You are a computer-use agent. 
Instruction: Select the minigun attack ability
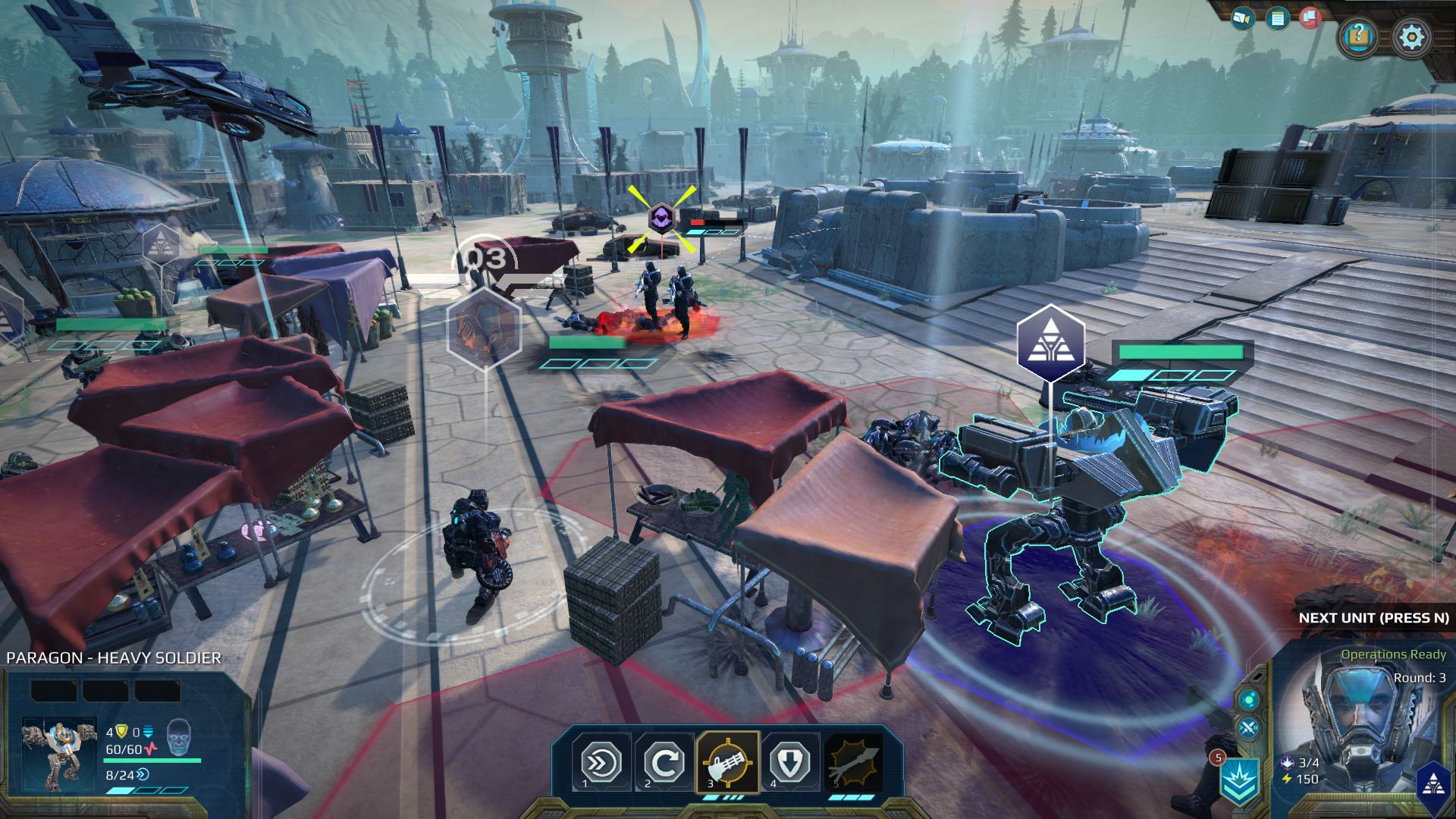[x=727, y=761]
